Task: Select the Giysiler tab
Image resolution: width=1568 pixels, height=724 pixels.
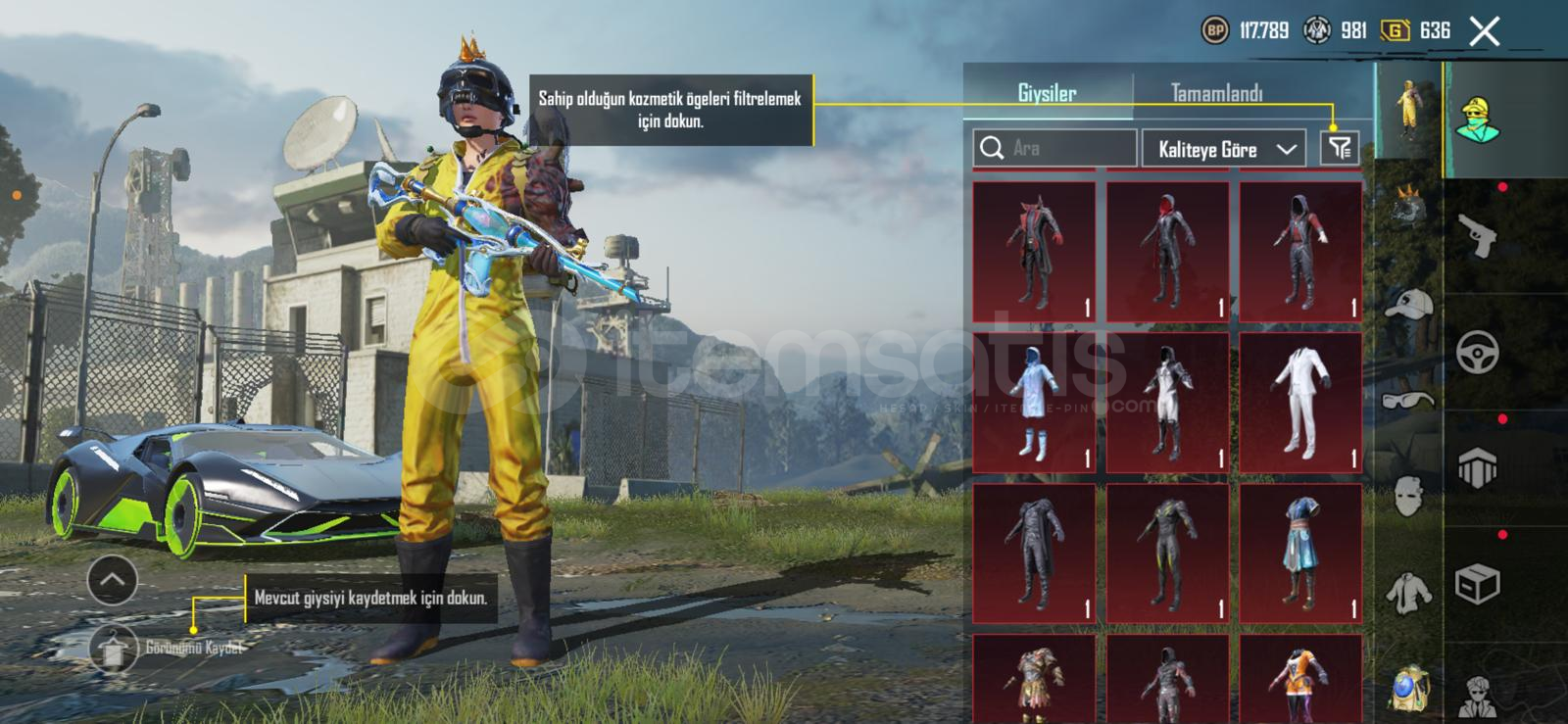Action: (1047, 94)
